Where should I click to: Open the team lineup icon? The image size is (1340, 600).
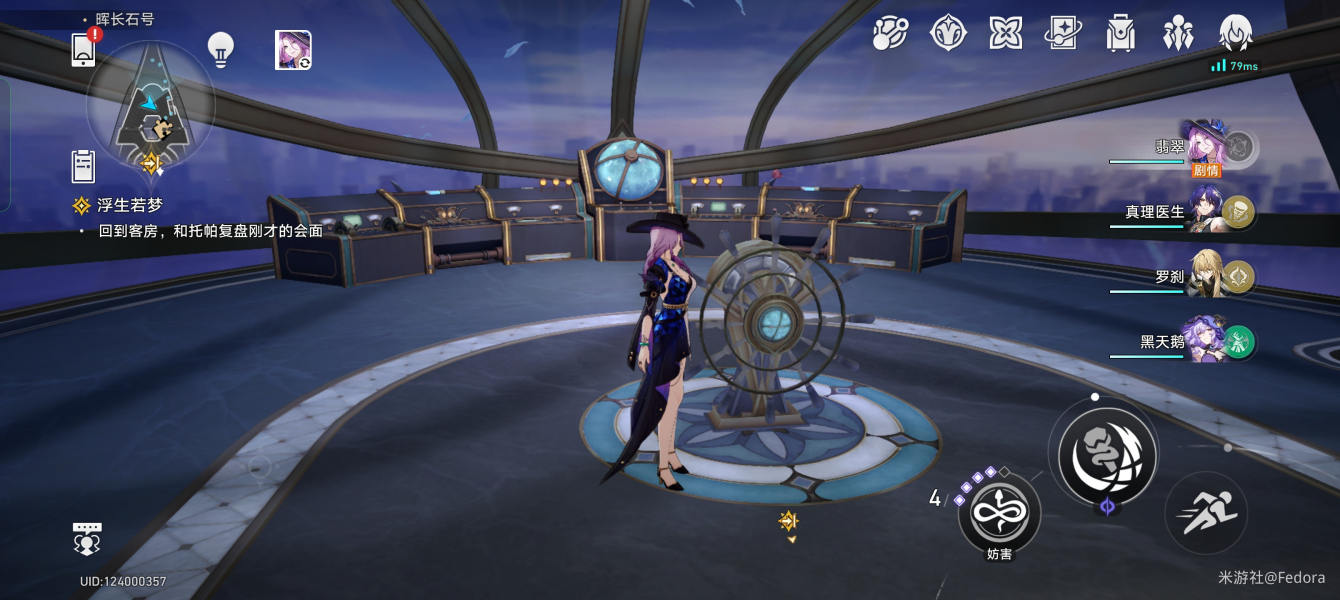click(x=1178, y=33)
